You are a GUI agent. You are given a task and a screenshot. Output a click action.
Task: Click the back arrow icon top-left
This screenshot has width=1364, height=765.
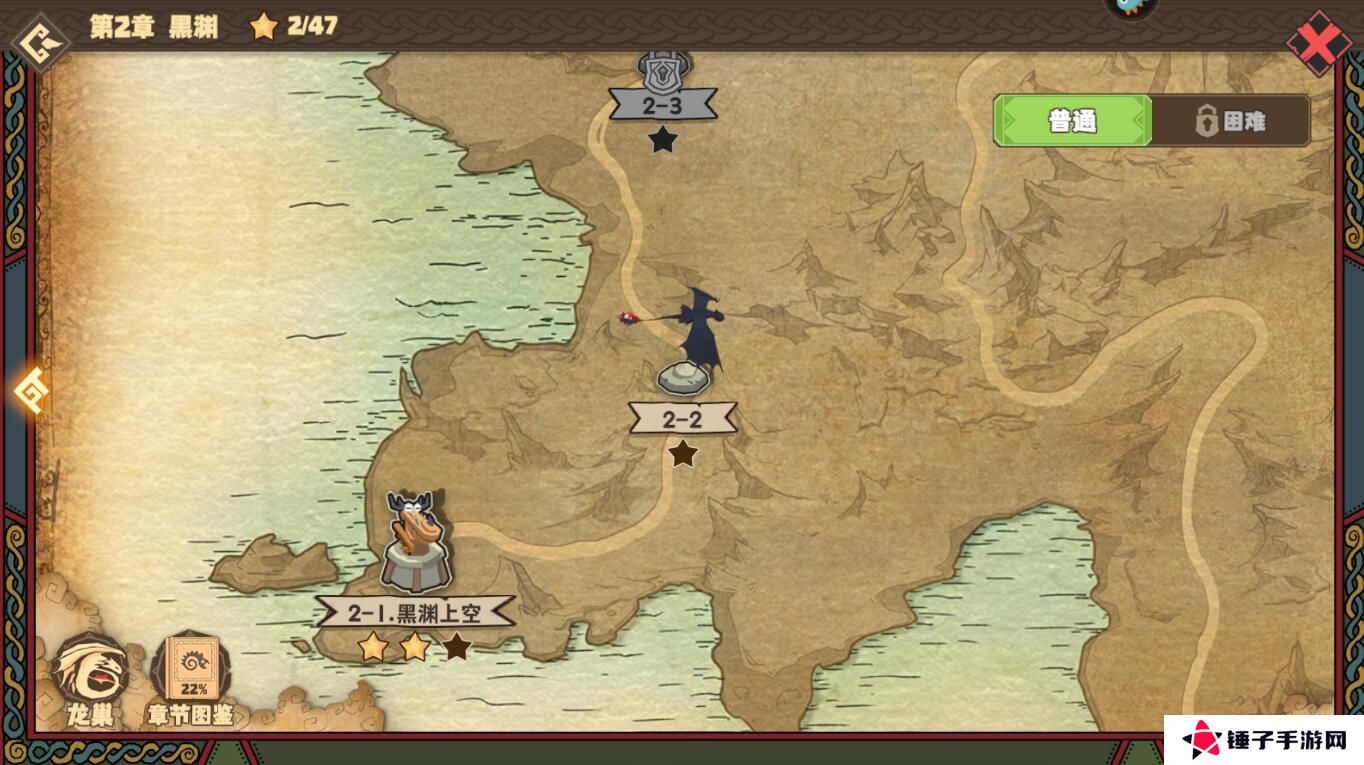[x=38, y=41]
